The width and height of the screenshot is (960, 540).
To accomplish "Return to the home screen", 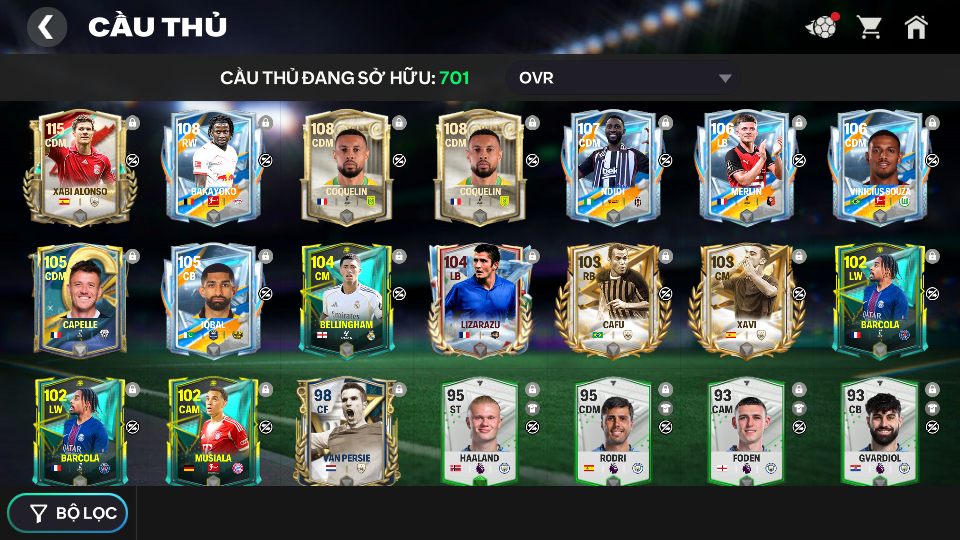I will click(x=916, y=27).
